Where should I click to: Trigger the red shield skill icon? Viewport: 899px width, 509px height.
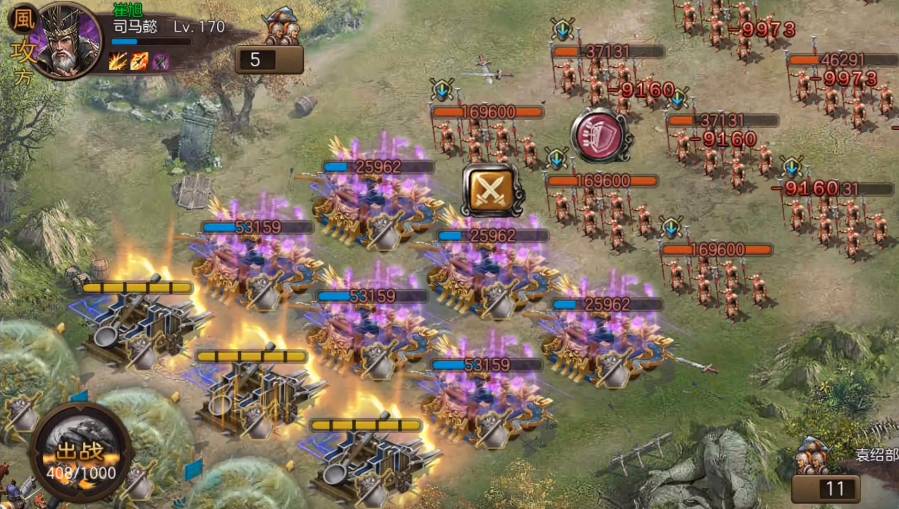coord(599,134)
